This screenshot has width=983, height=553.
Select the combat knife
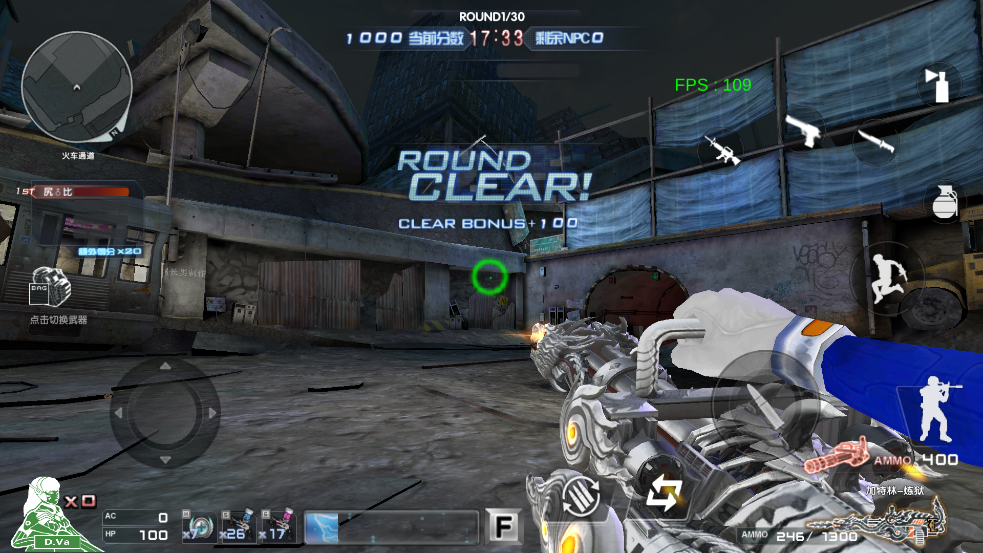point(875,141)
